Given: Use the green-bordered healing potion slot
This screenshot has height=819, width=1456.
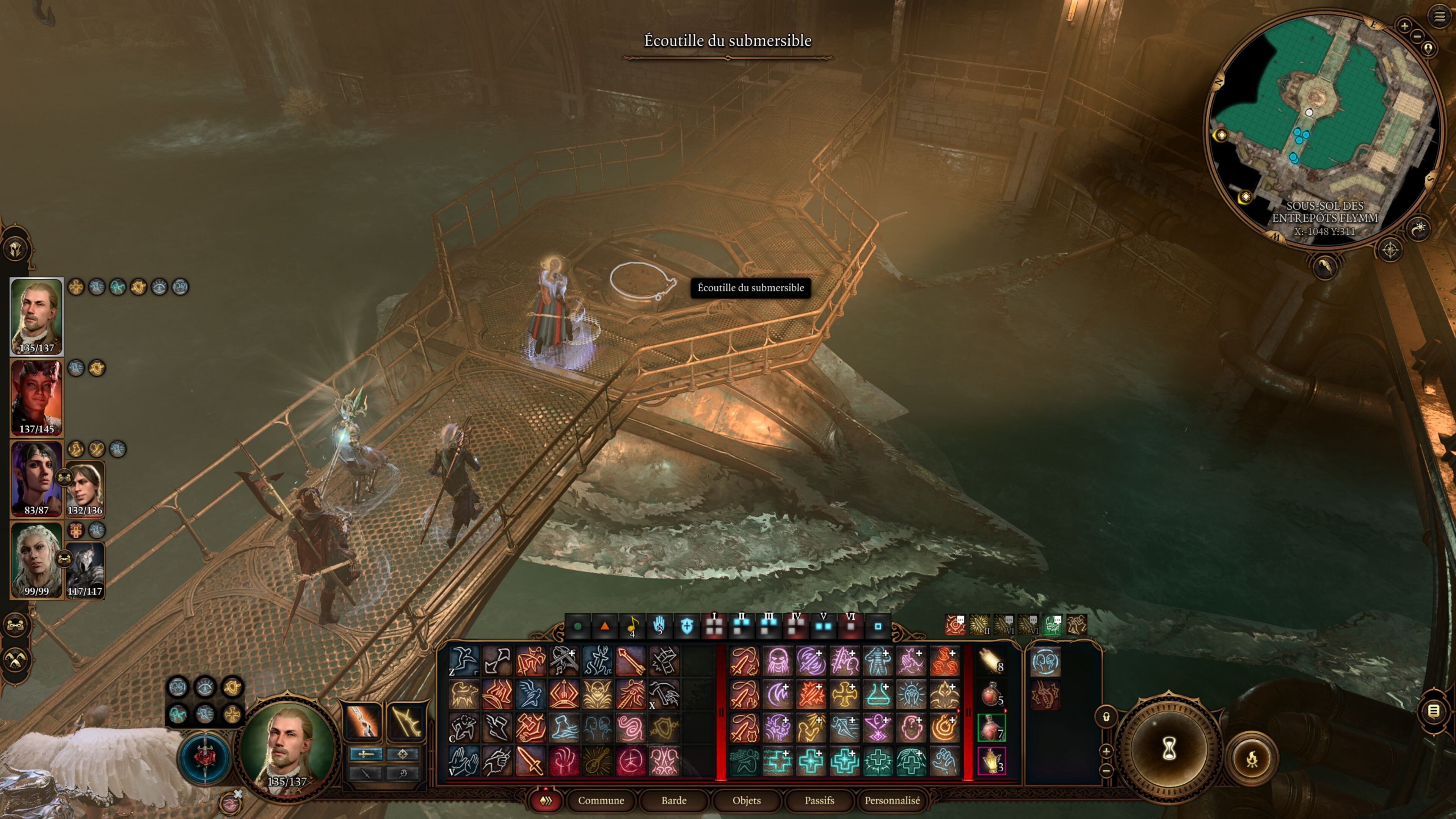Looking at the screenshot, I should 991,728.
